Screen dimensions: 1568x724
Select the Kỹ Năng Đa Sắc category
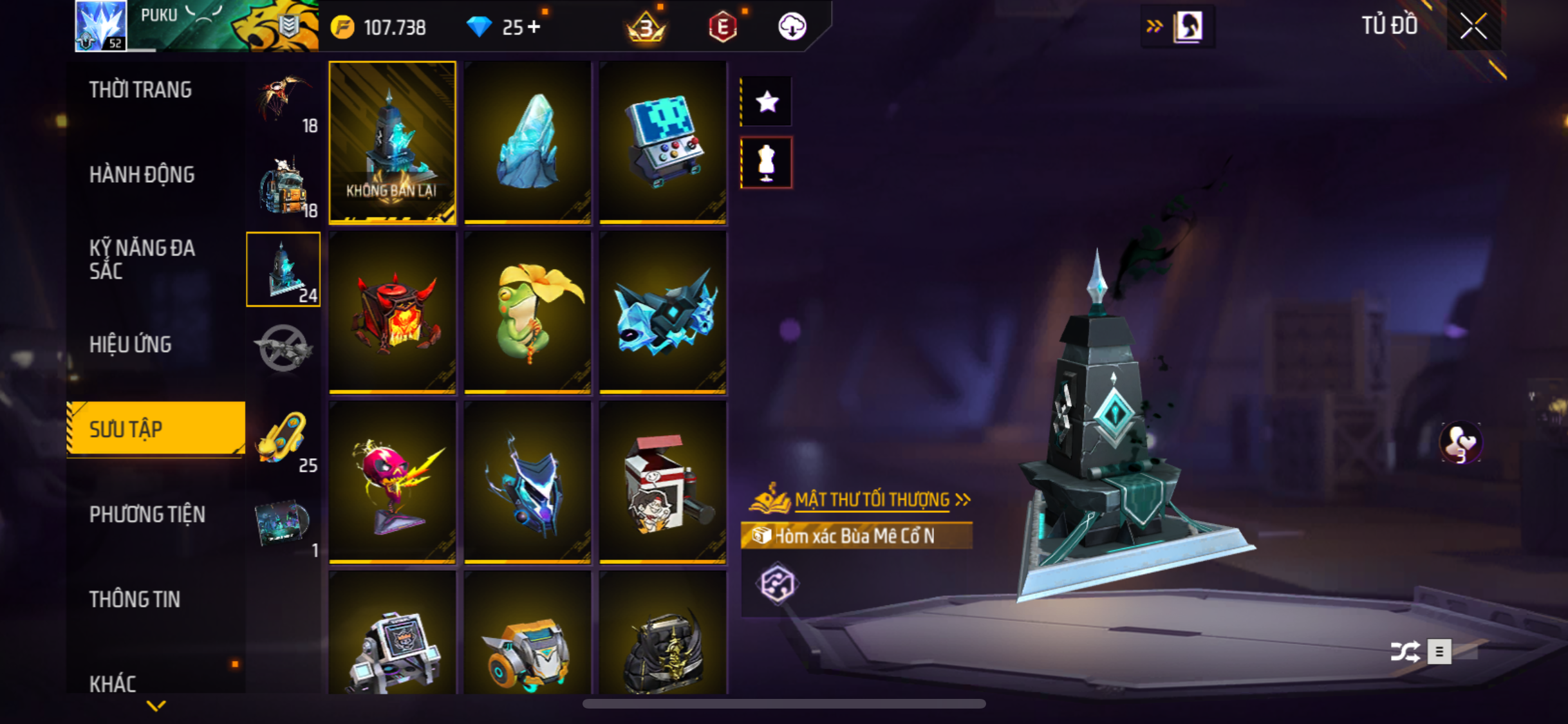coord(142,259)
